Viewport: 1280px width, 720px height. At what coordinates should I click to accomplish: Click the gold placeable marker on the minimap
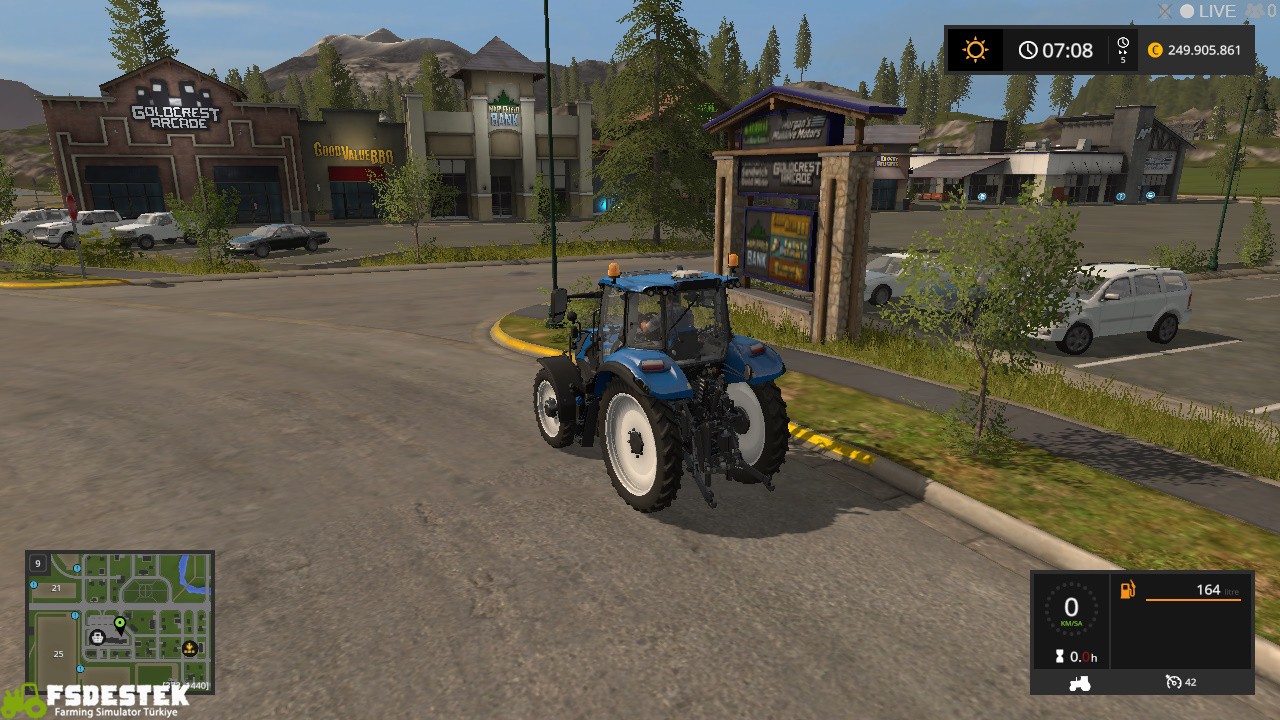(x=189, y=649)
